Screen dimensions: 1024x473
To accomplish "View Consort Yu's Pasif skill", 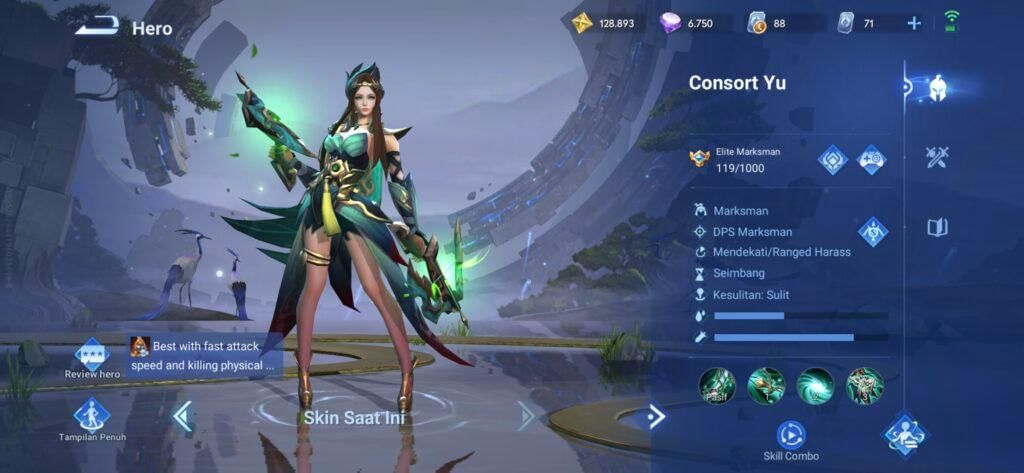I will point(717,386).
